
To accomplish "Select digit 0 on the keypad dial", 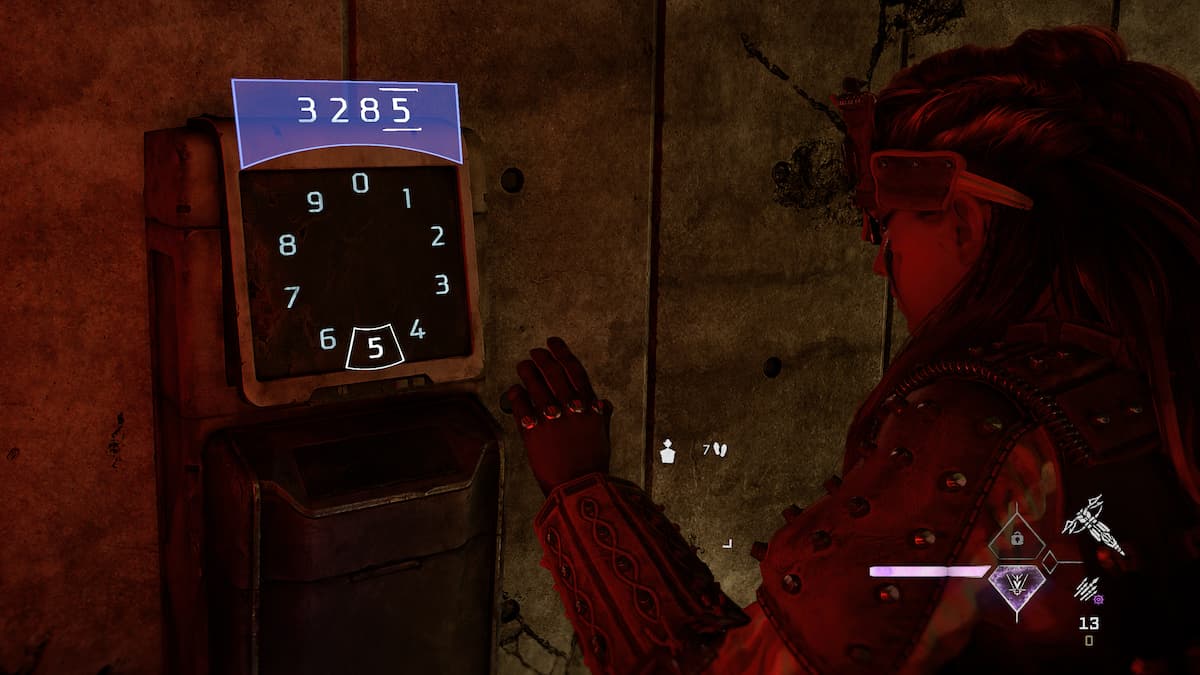I will coord(360,183).
